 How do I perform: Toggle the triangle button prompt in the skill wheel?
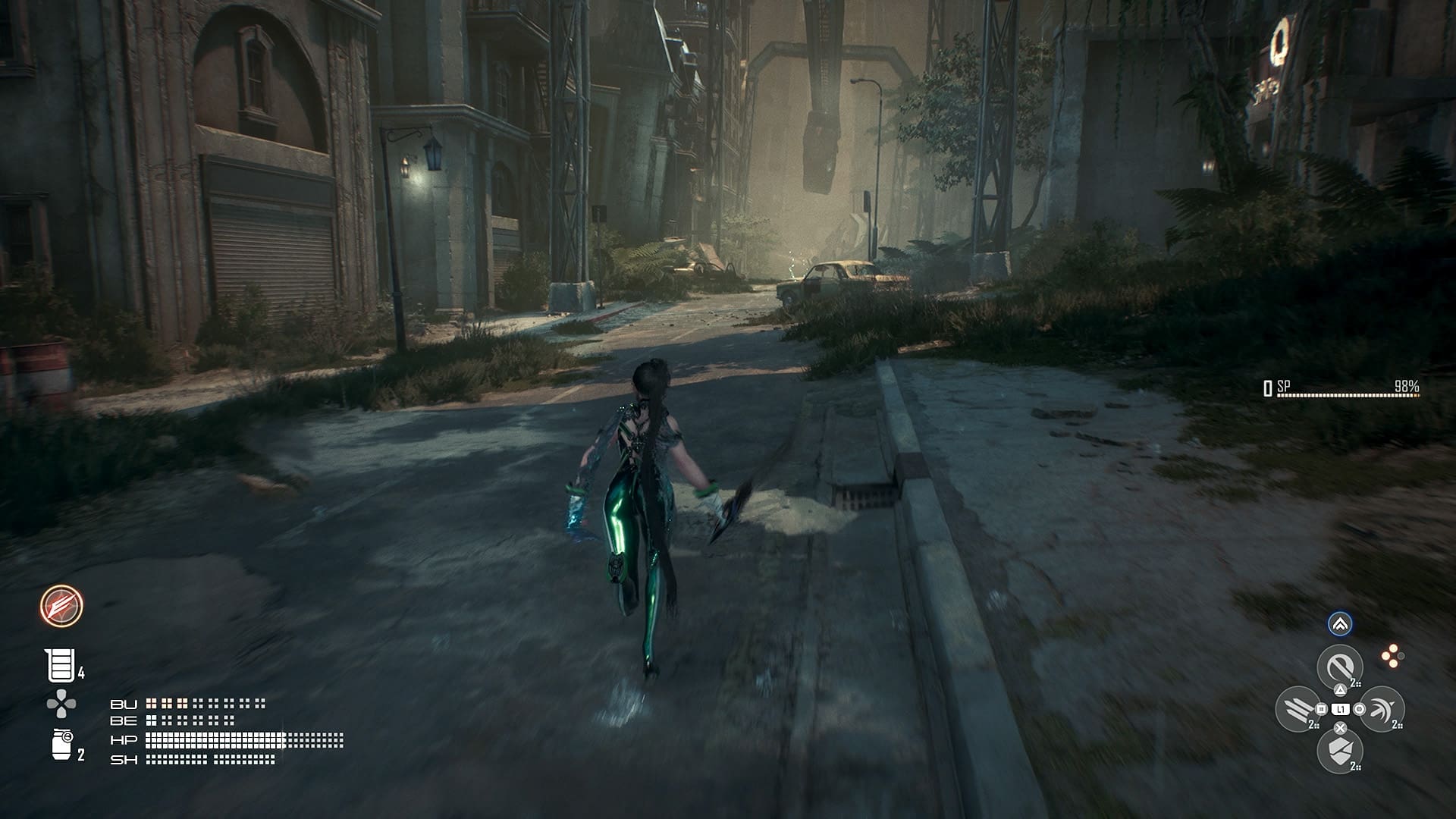coord(1340,689)
